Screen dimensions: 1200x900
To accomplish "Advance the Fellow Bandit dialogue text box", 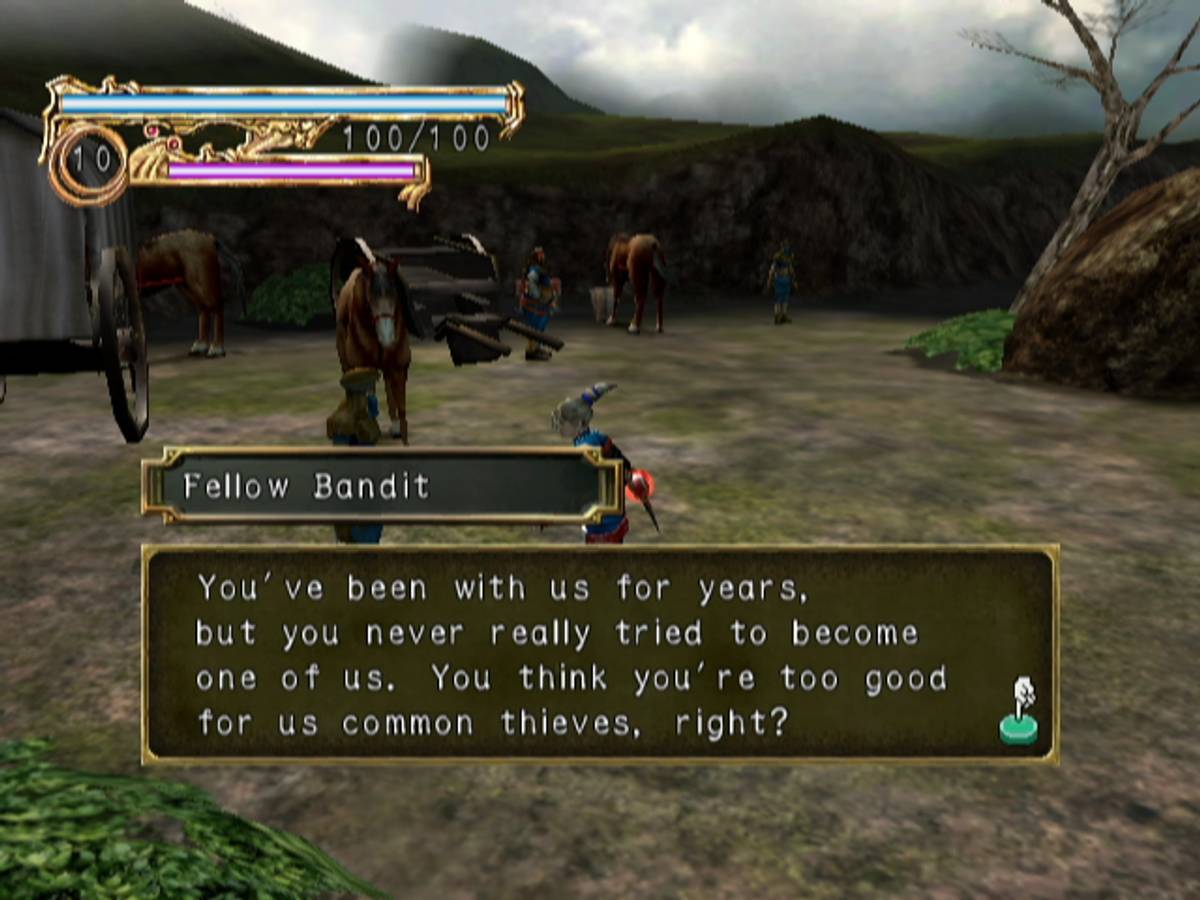I will click(x=598, y=655).
